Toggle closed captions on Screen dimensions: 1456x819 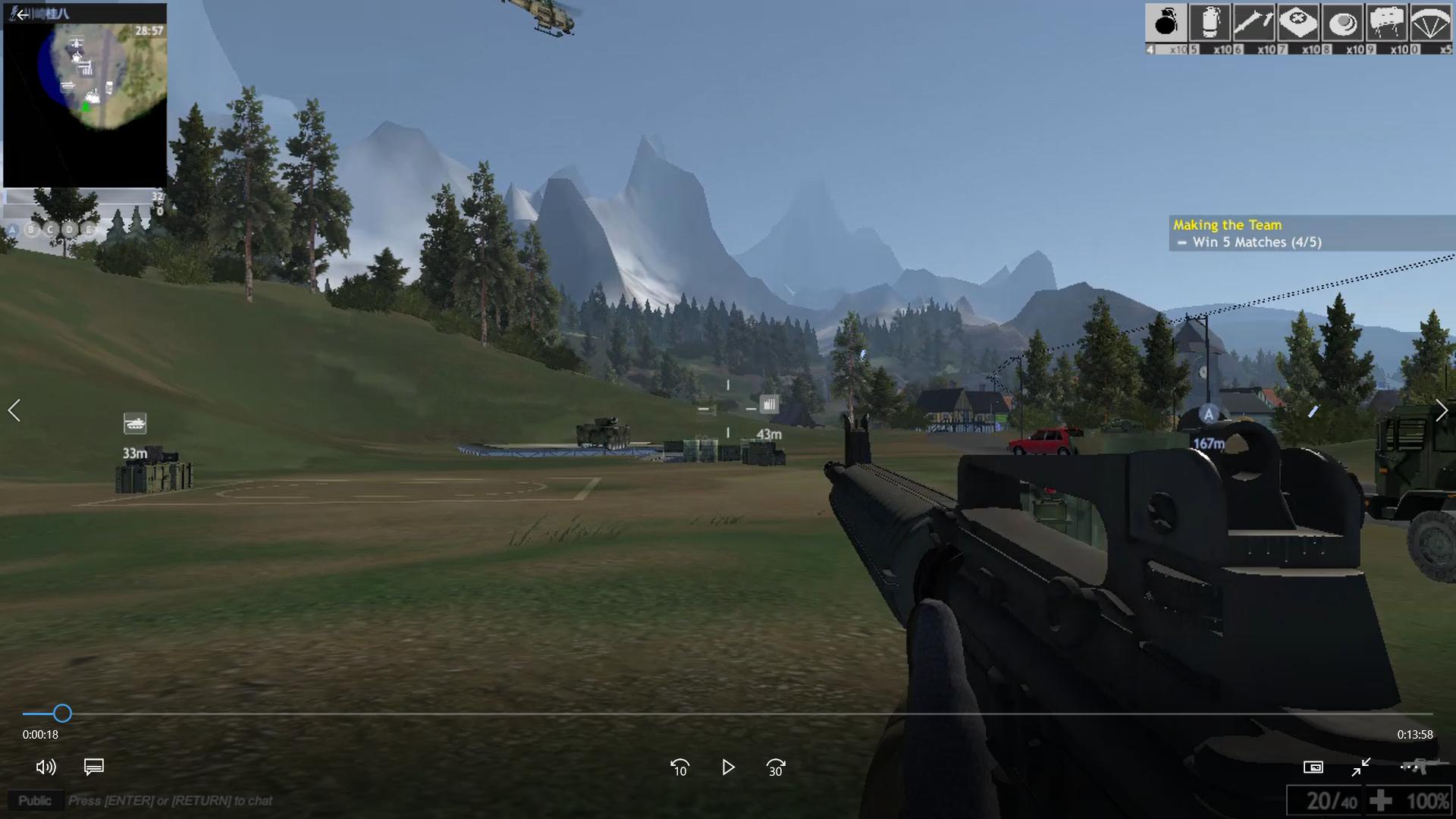point(93,767)
